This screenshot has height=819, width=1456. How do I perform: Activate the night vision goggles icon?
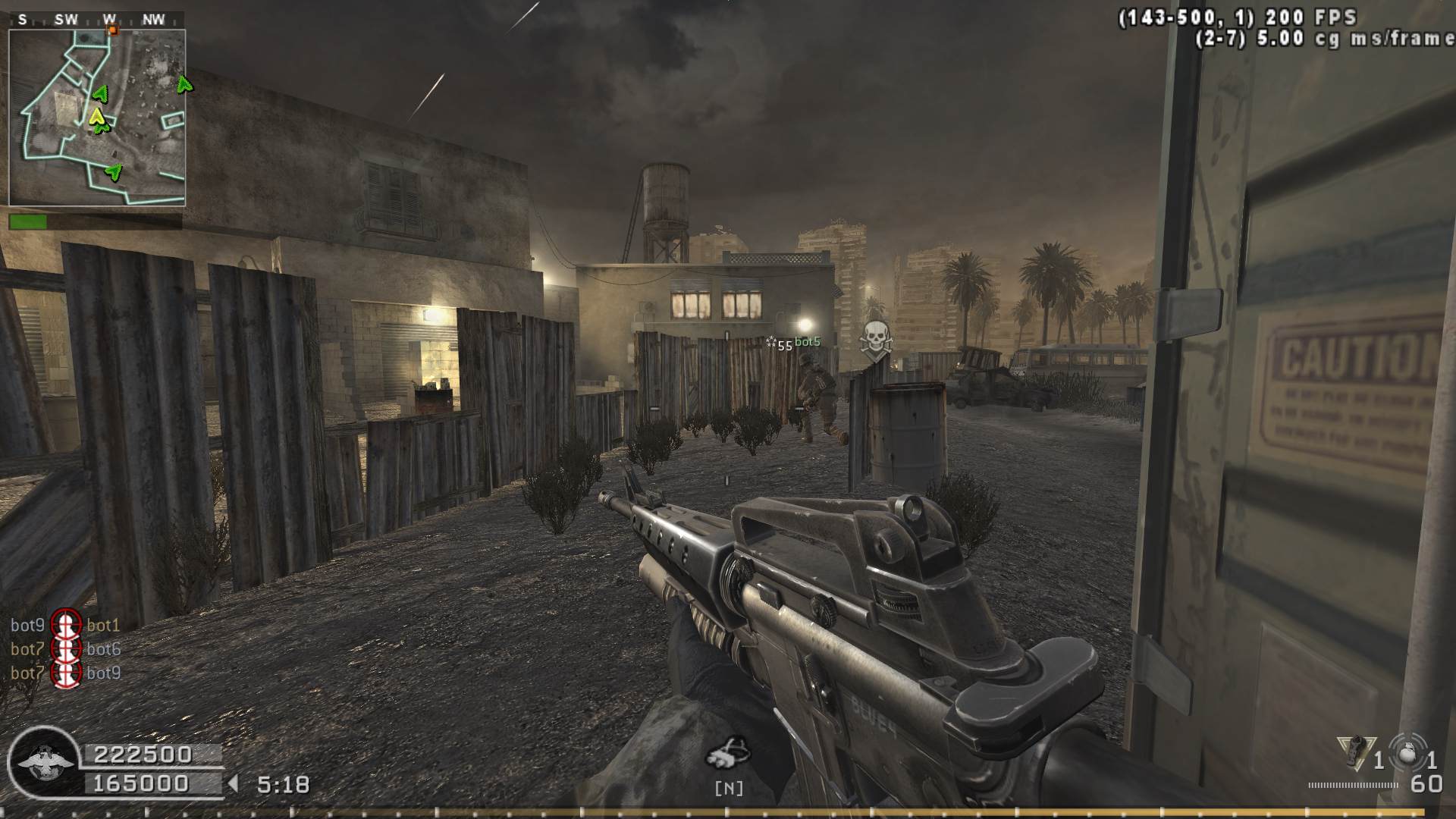point(728,752)
